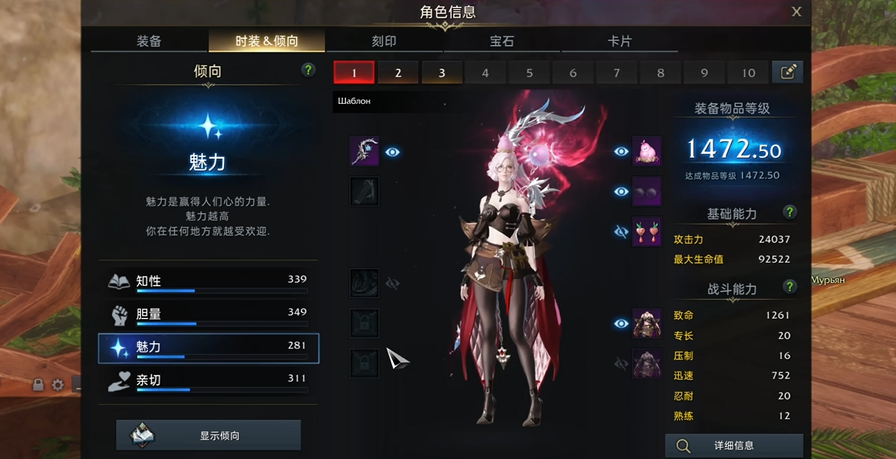This screenshot has width=896, height=459.
Task: Toggle visibility of the weapon skin slot
Action: (393, 152)
